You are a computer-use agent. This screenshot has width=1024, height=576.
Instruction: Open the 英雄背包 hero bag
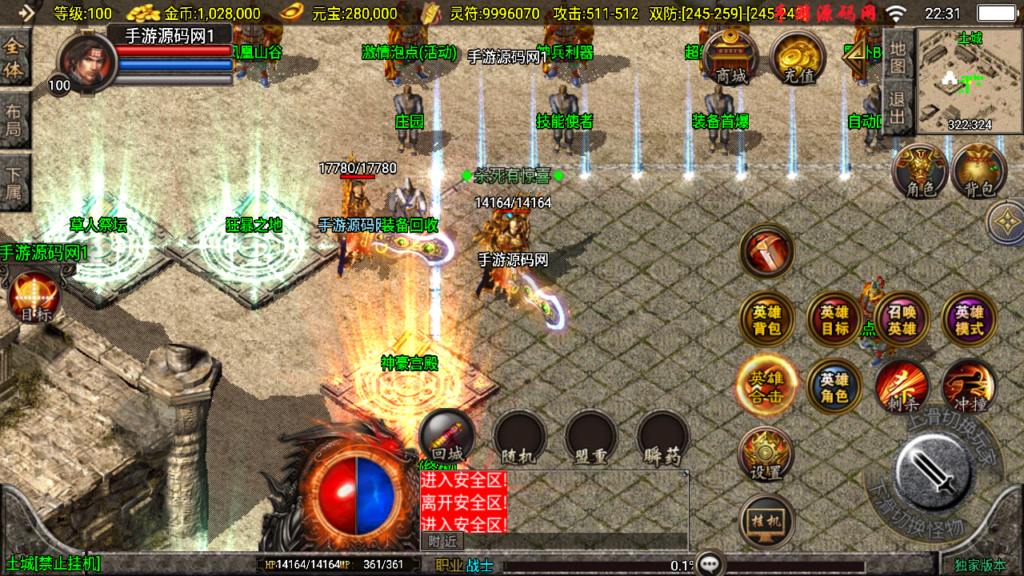[x=767, y=318]
